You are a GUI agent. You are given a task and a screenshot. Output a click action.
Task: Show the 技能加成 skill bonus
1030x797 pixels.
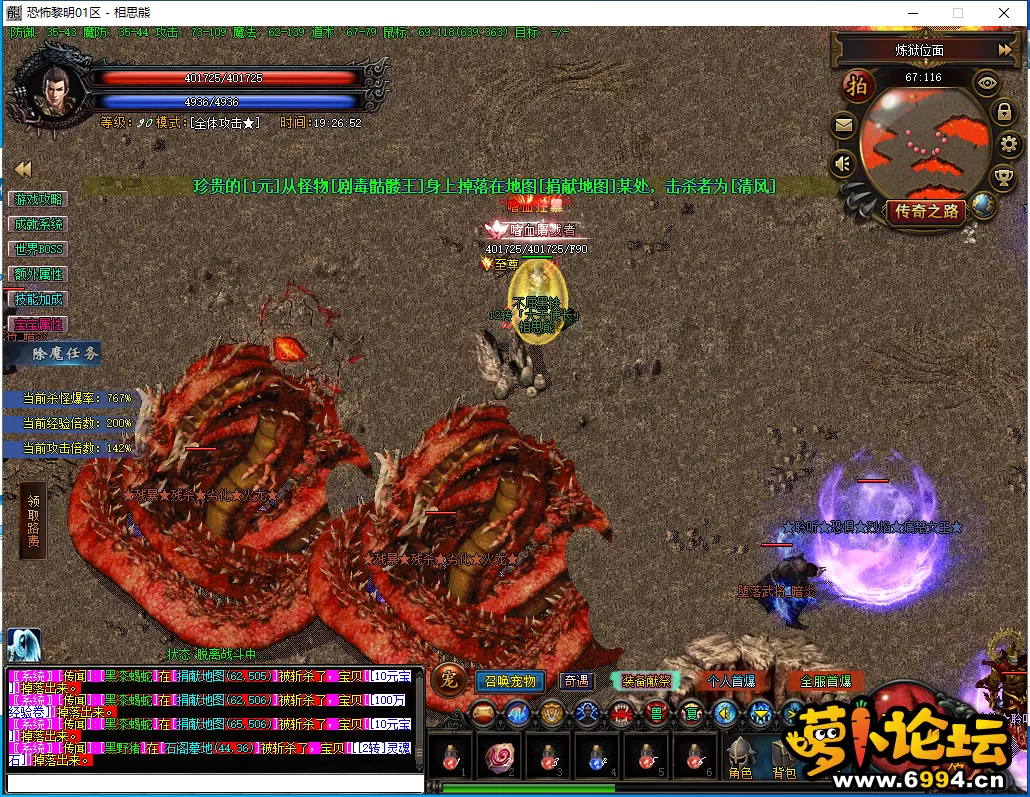[x=38, y=299]
